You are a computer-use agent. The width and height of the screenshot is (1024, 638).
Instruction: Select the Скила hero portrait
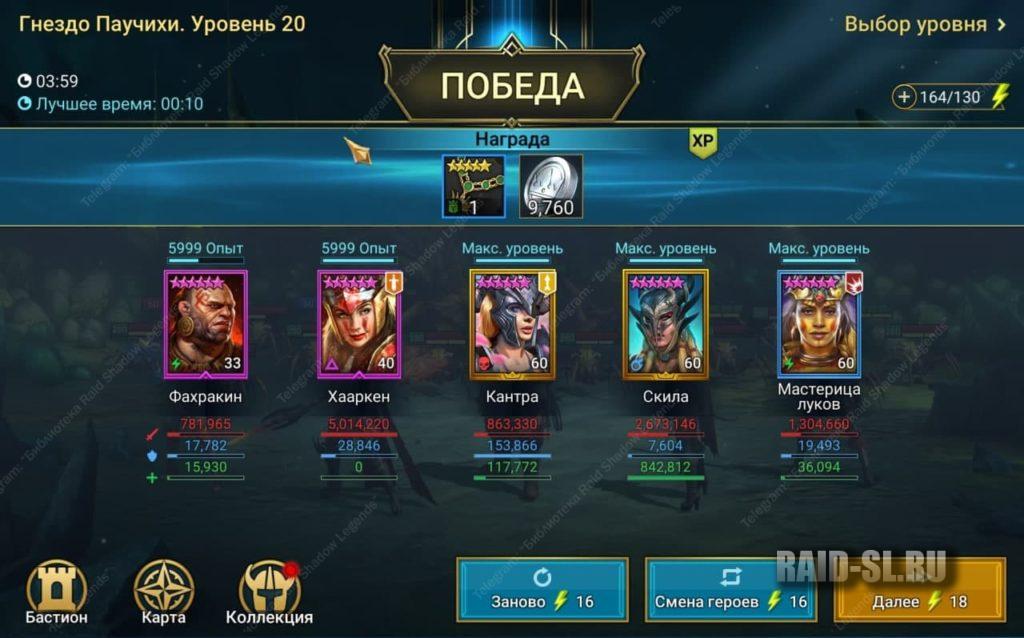pyautogui.click(x=665, y=323)
